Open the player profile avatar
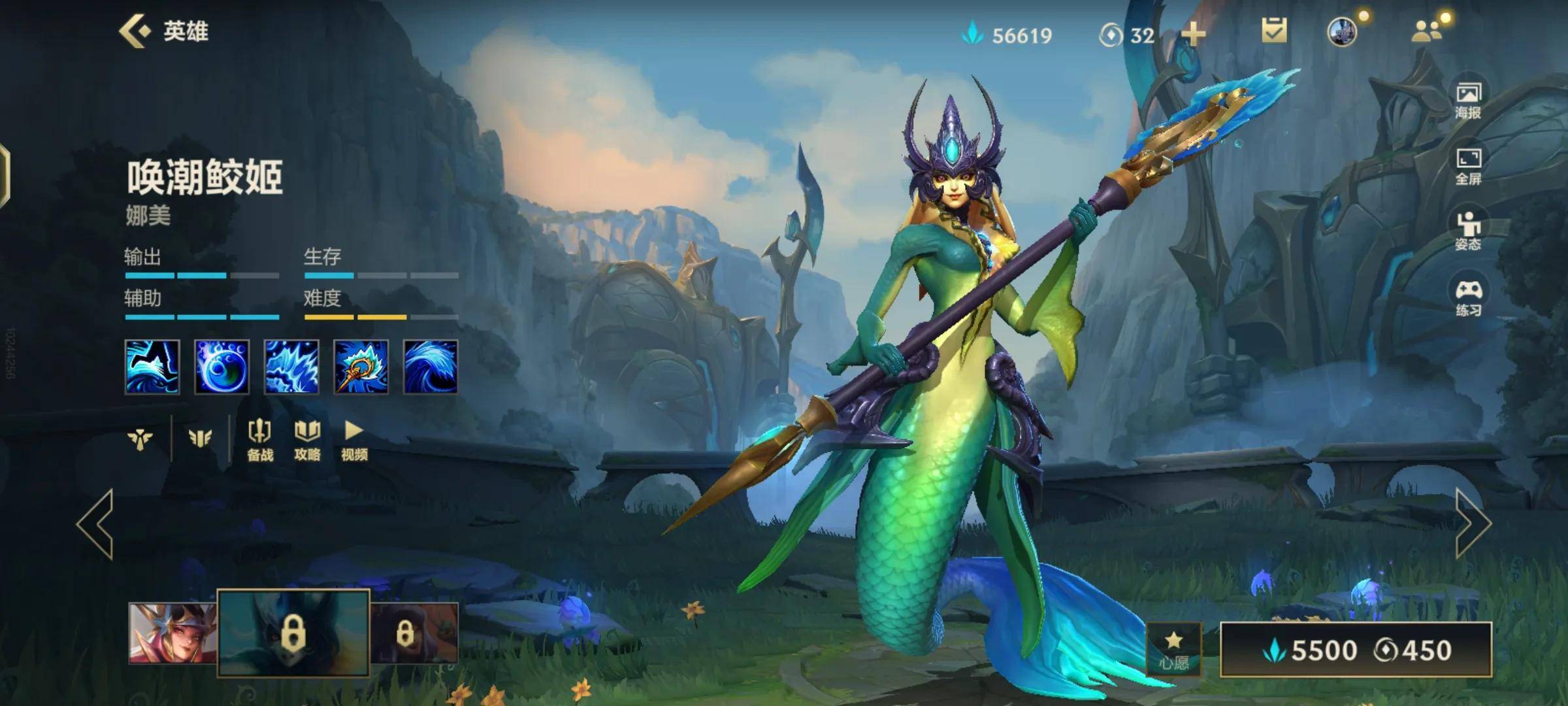 [1342, 31]
